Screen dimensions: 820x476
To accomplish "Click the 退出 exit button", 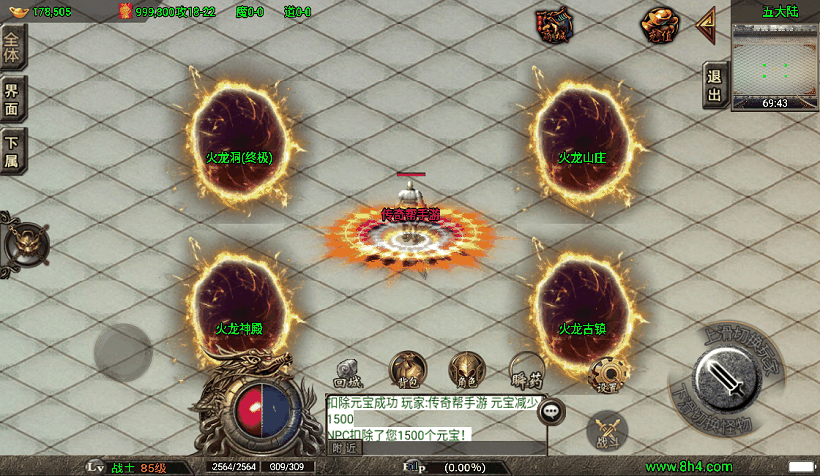I will (714, 86).
